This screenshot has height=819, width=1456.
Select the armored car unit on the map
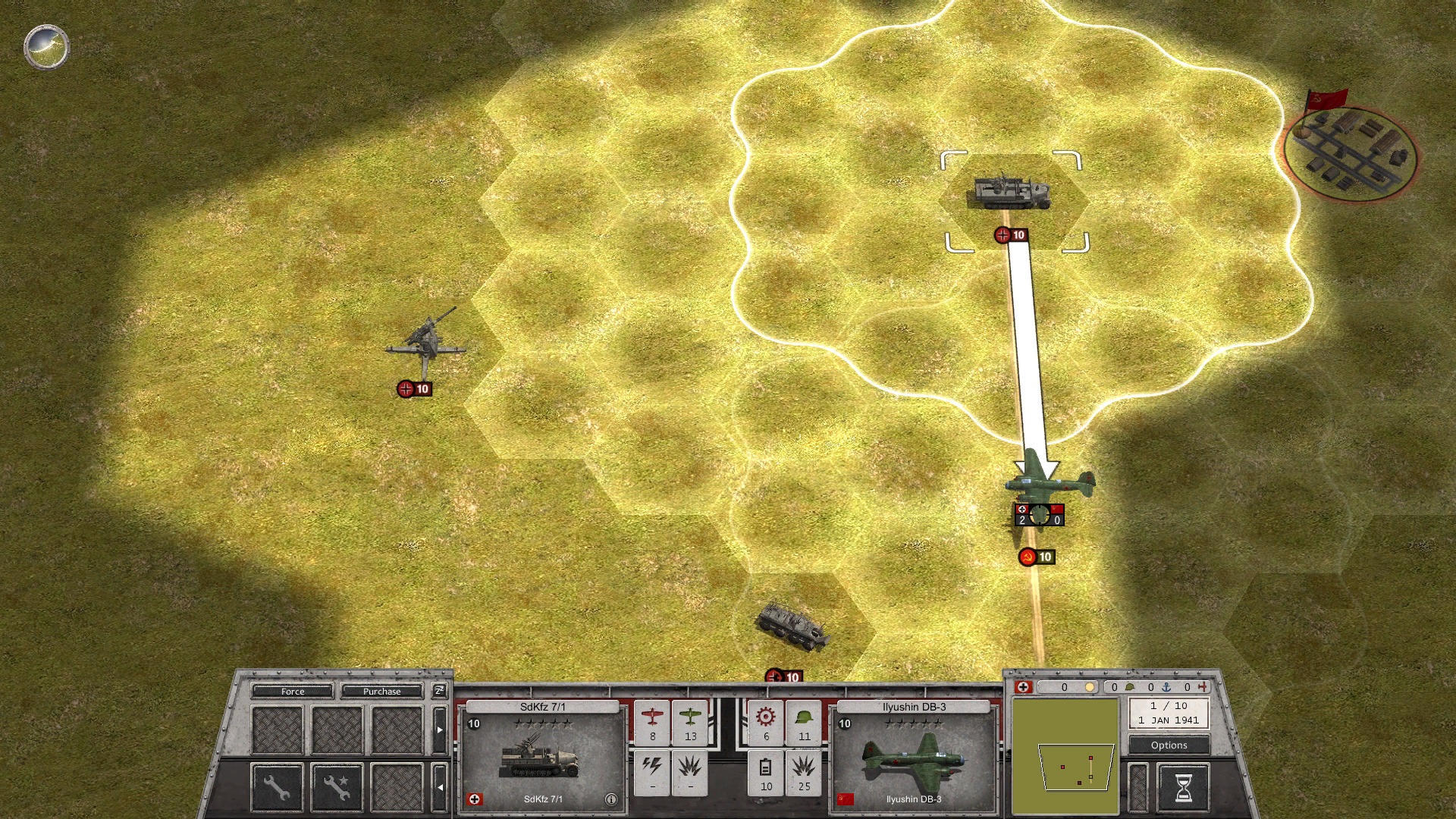click(x=794, y=626)
